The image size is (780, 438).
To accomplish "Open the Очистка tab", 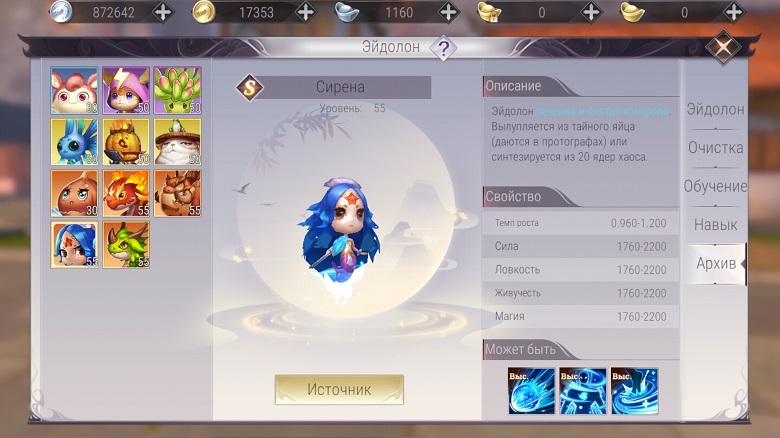I will pyautogui.click(x=714, y=148).
